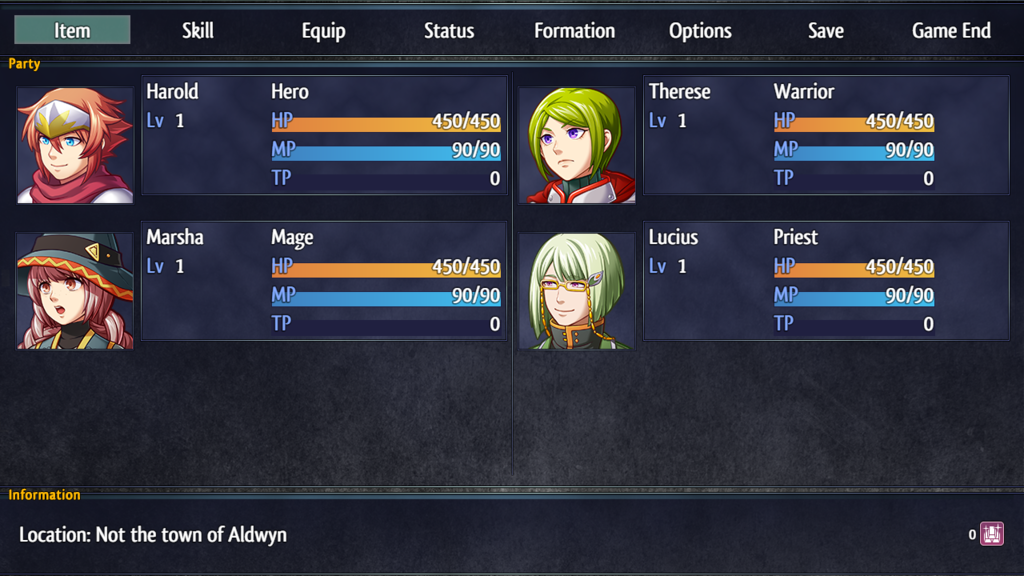1024x576 pixels.
Task: Choose Game End
Action: 951,30
